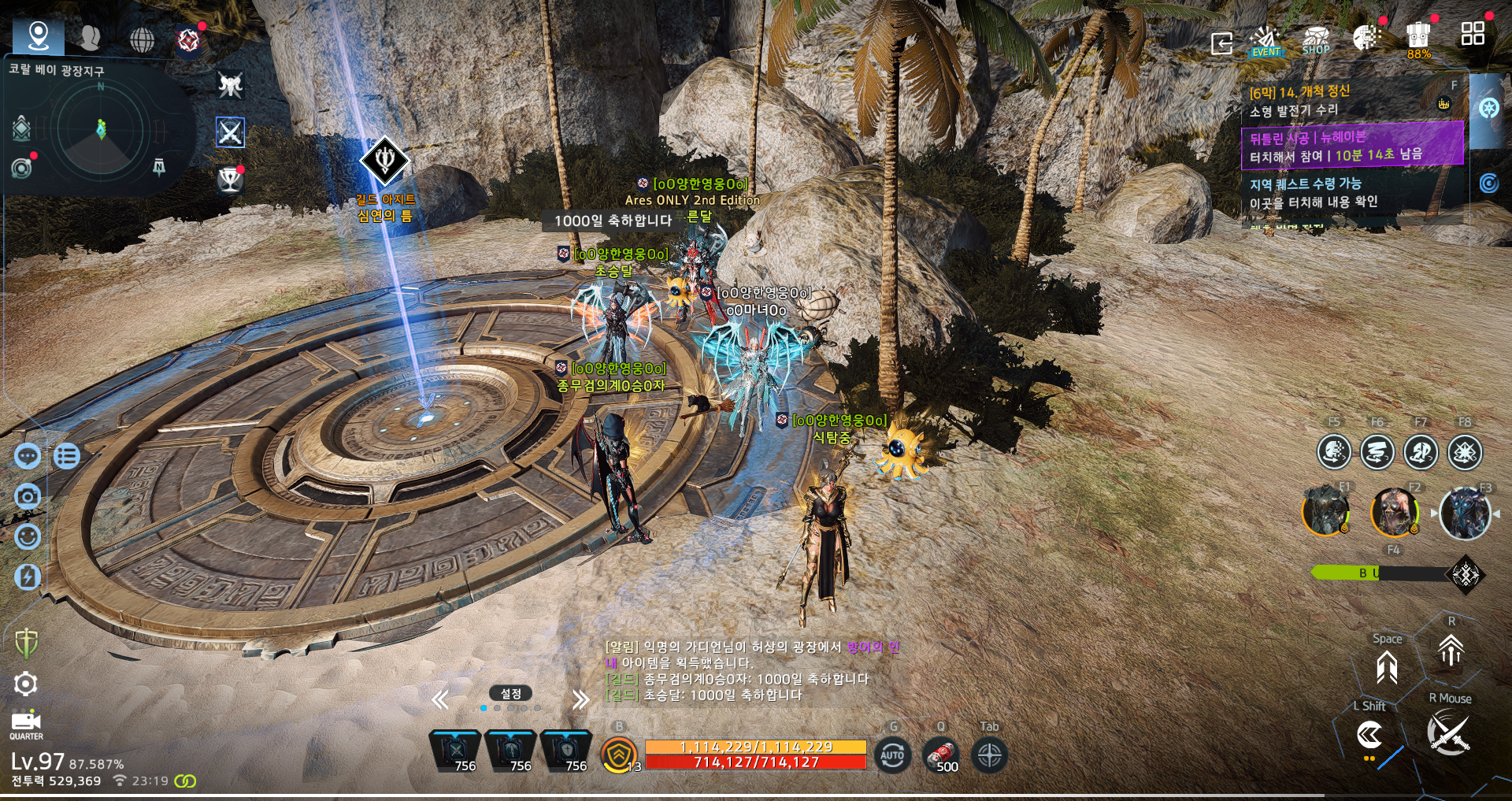
Task: Open the trophy icon beside minimap
Action: pyautogui.click(x=230, y=180)
